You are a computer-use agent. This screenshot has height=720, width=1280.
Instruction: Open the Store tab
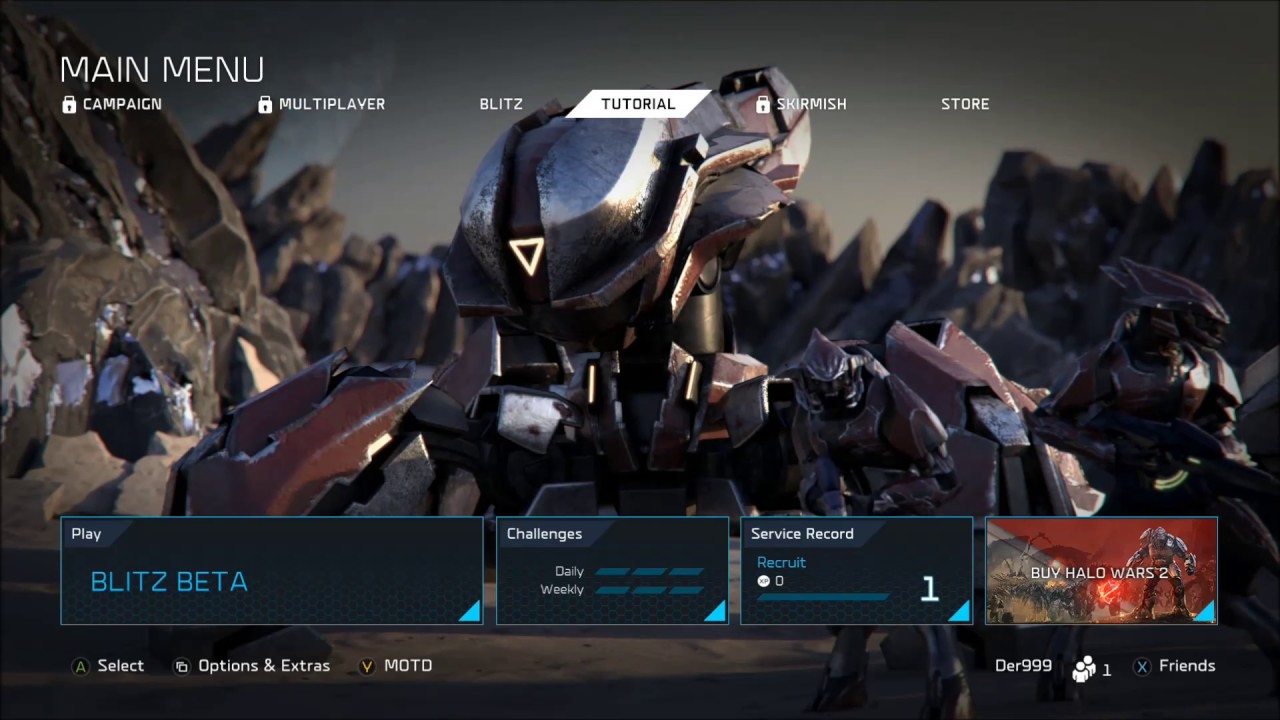965,104
